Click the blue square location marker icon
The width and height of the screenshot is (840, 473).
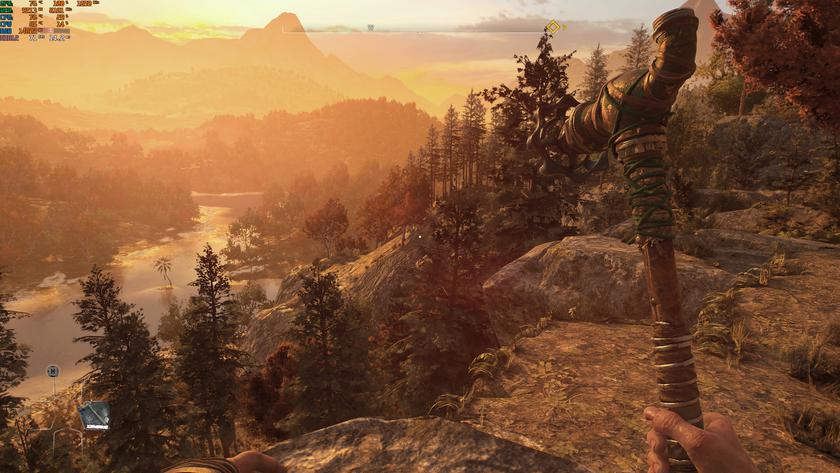coord(95,415)
